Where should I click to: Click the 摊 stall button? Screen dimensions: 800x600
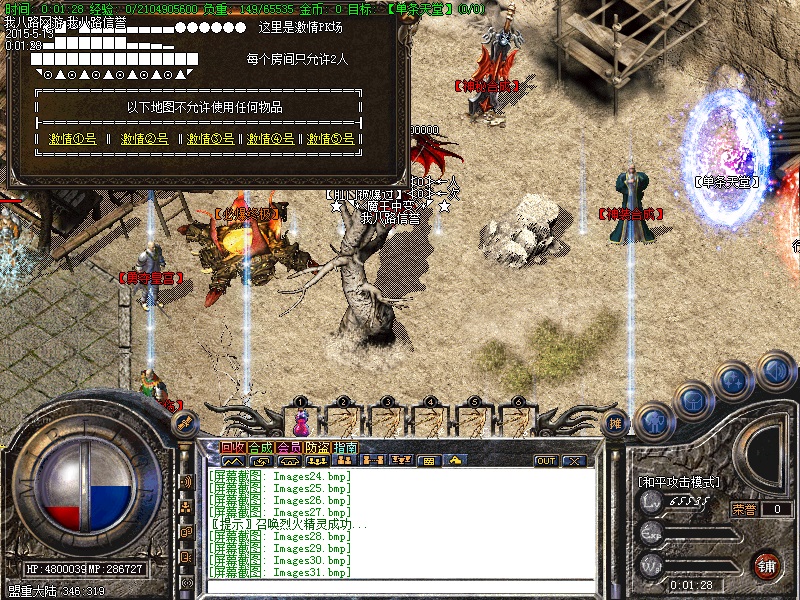click(617, 421)
